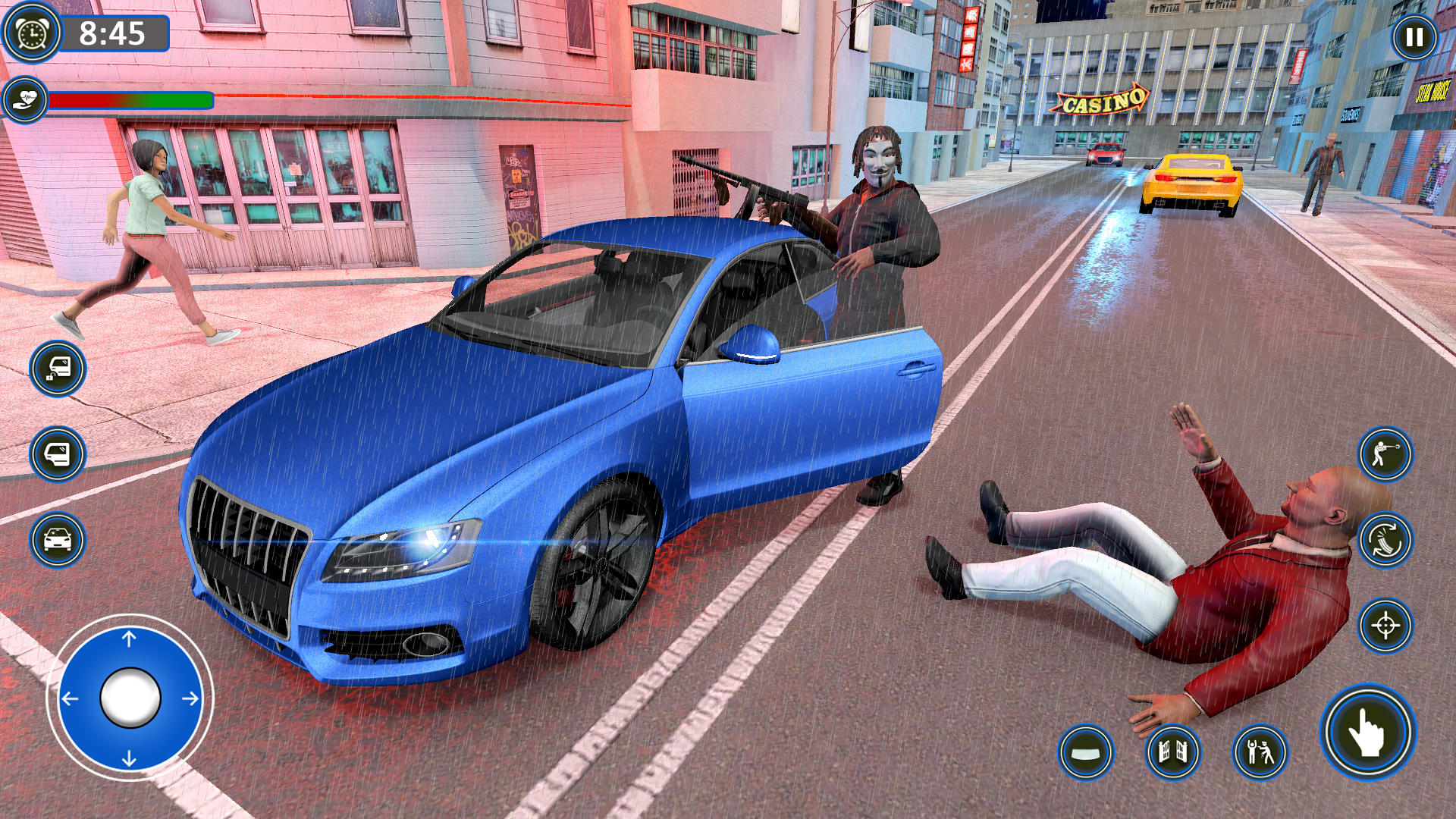Tap the health hand icon
This screenshot has width=1456, height=819.
click(25, 101)
